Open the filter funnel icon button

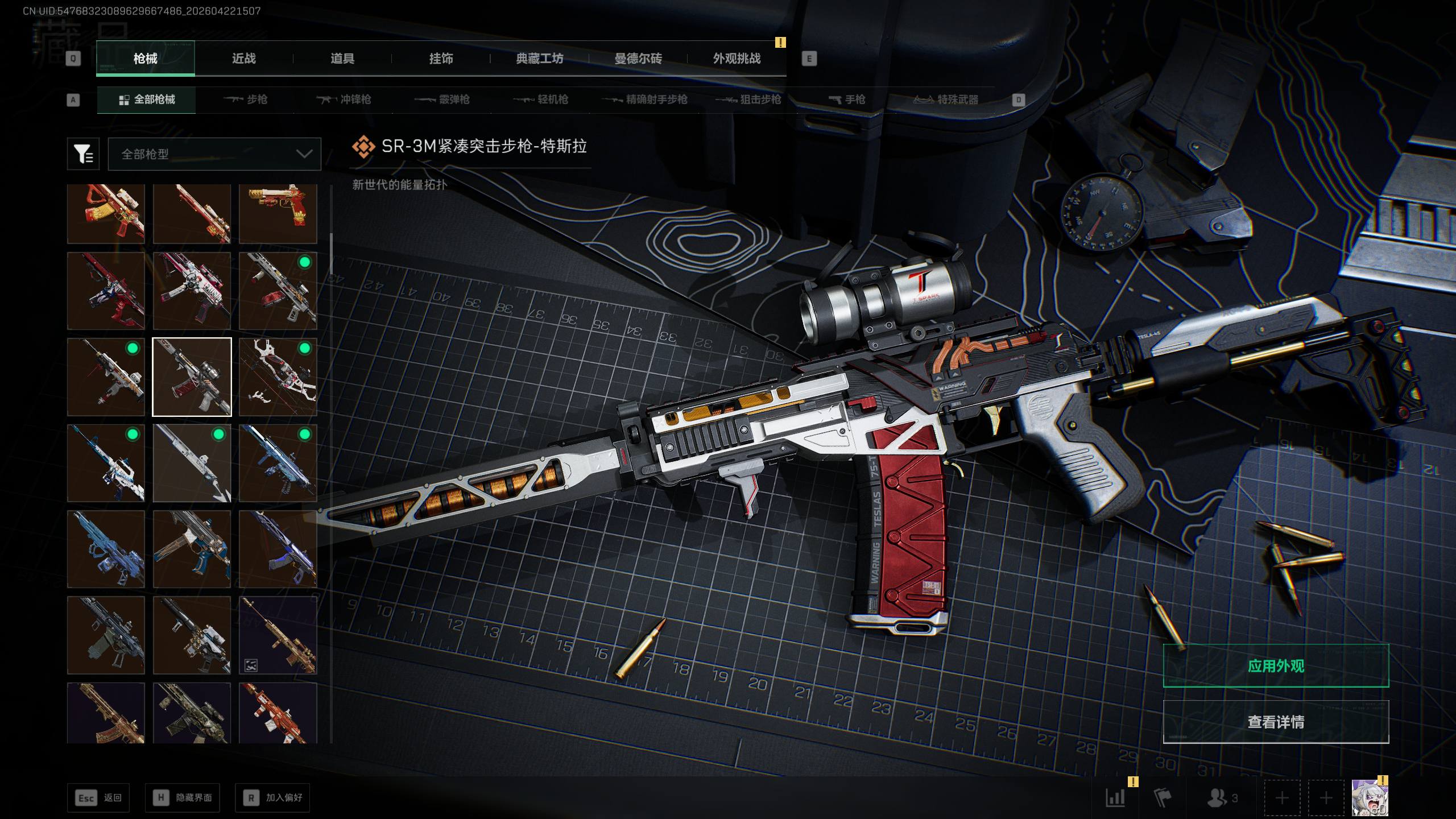coord(83,154)
